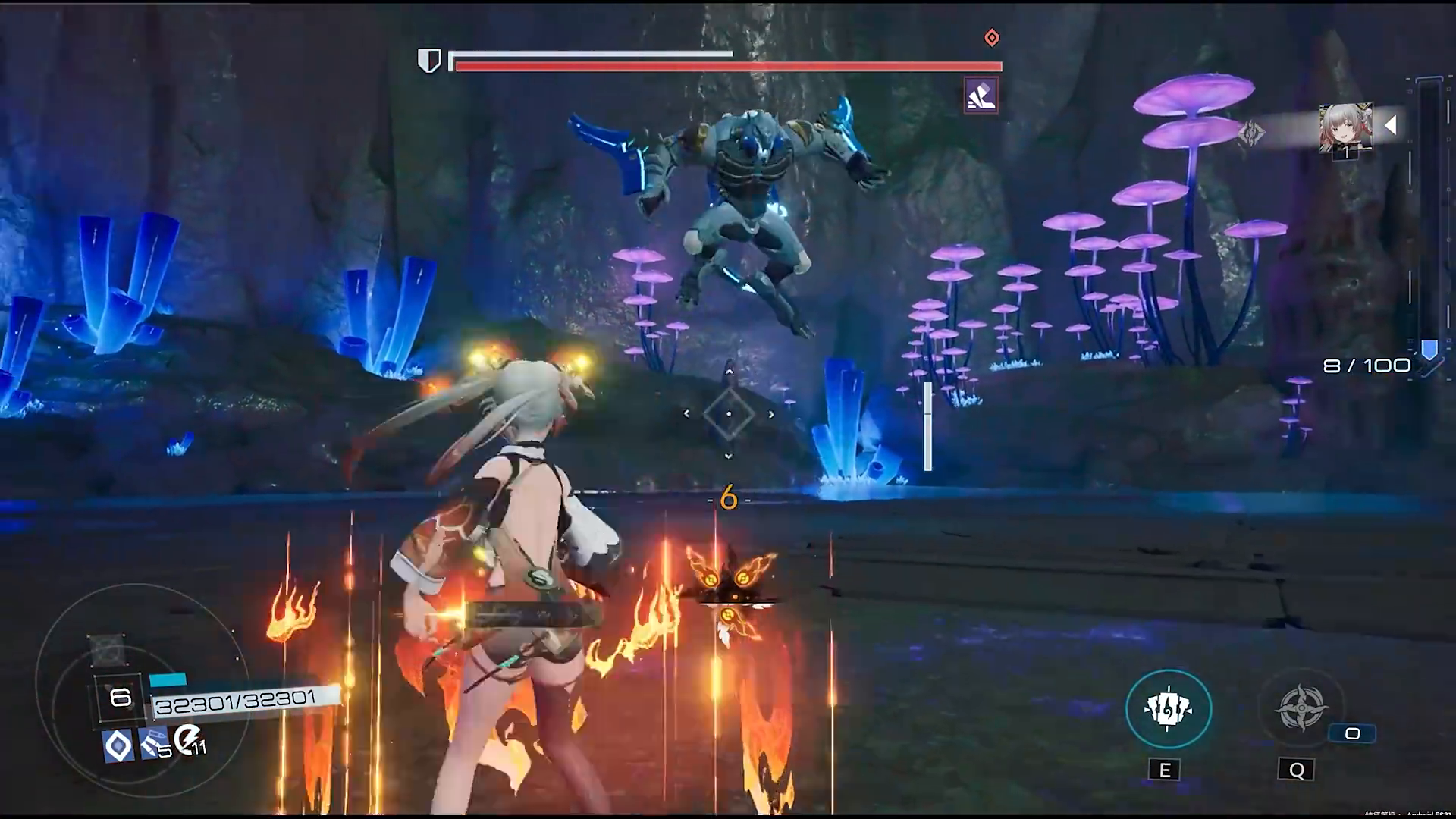1456x819 pixels.
Task: Select the silver-haired character portrait
Action: [1345, 126]
